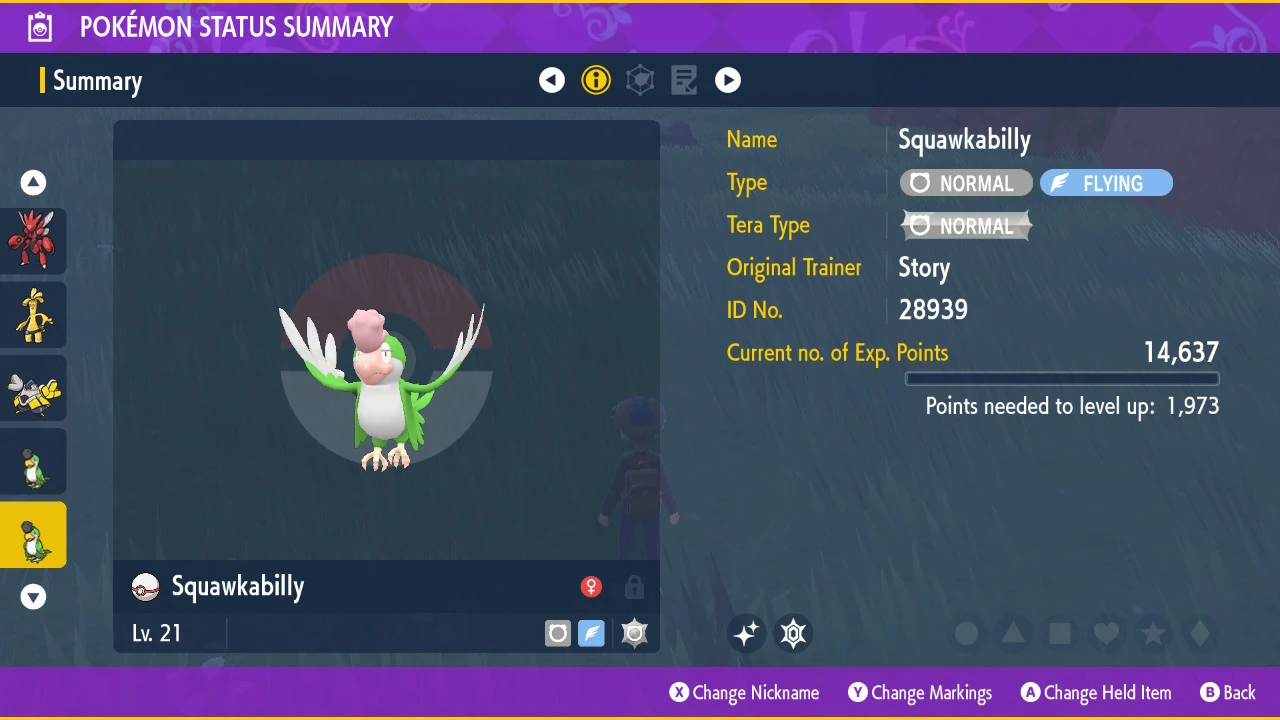This screenshot has width=1280, height=720.
Task: Switch to the Summary tab
Action: (x=97, y=80)
